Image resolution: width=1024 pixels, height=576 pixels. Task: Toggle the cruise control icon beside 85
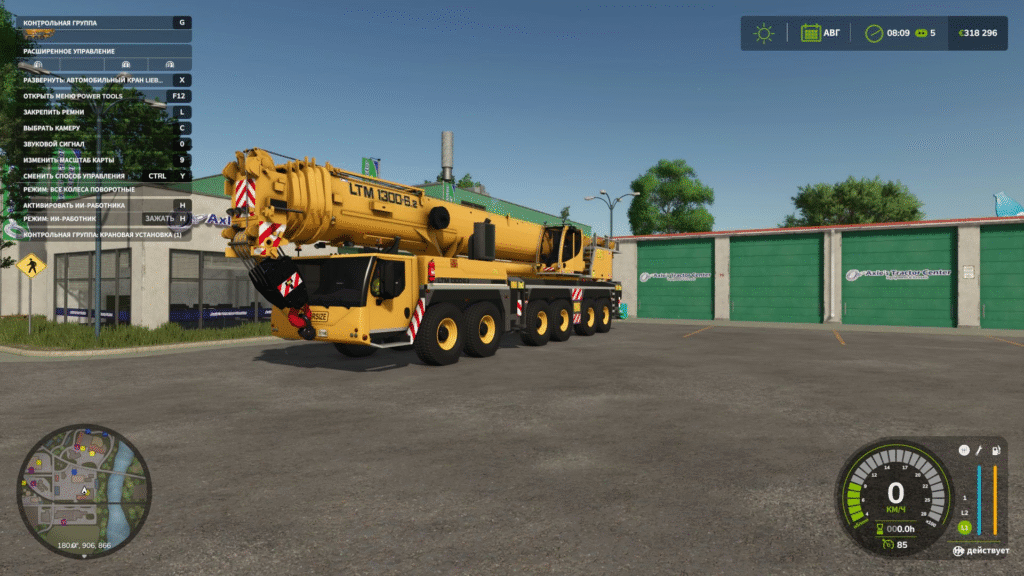tap(887, 545)
